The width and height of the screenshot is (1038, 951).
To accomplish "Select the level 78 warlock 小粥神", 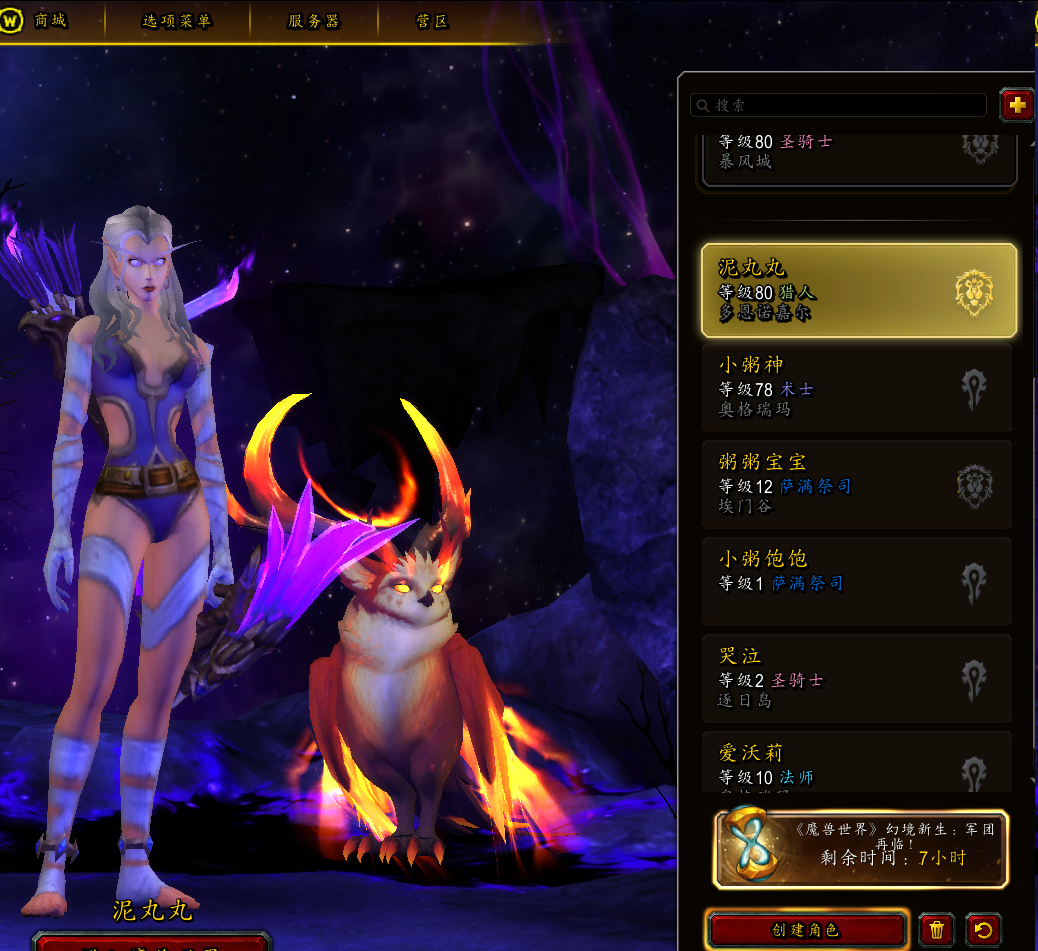I will (858, 387).
